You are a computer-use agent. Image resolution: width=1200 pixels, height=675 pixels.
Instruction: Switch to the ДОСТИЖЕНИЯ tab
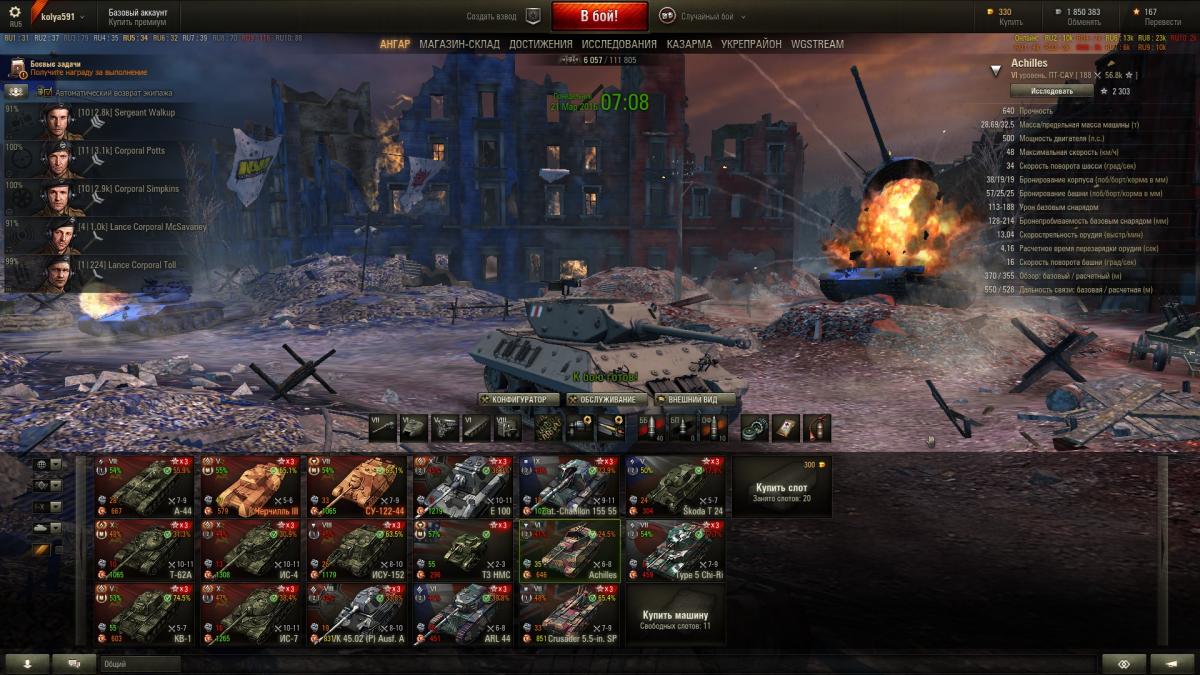(540, 44)
